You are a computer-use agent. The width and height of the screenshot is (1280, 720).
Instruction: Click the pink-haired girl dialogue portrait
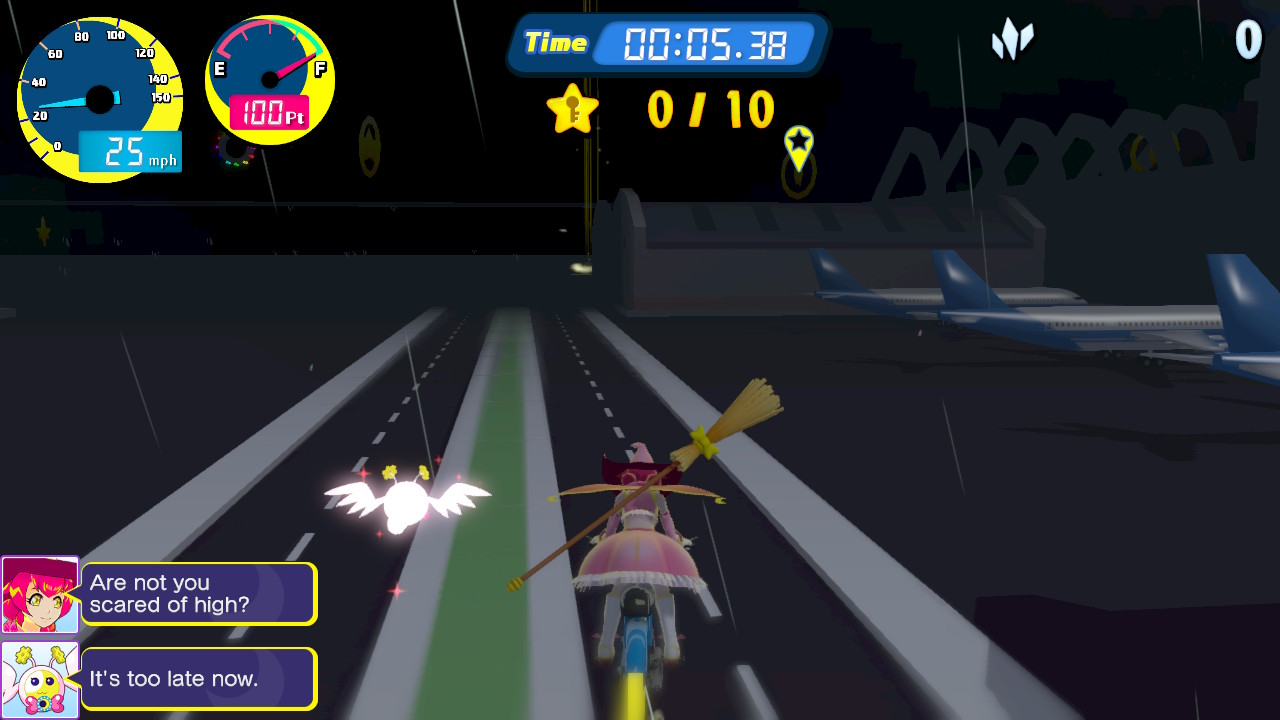click(x=40, y=595)
